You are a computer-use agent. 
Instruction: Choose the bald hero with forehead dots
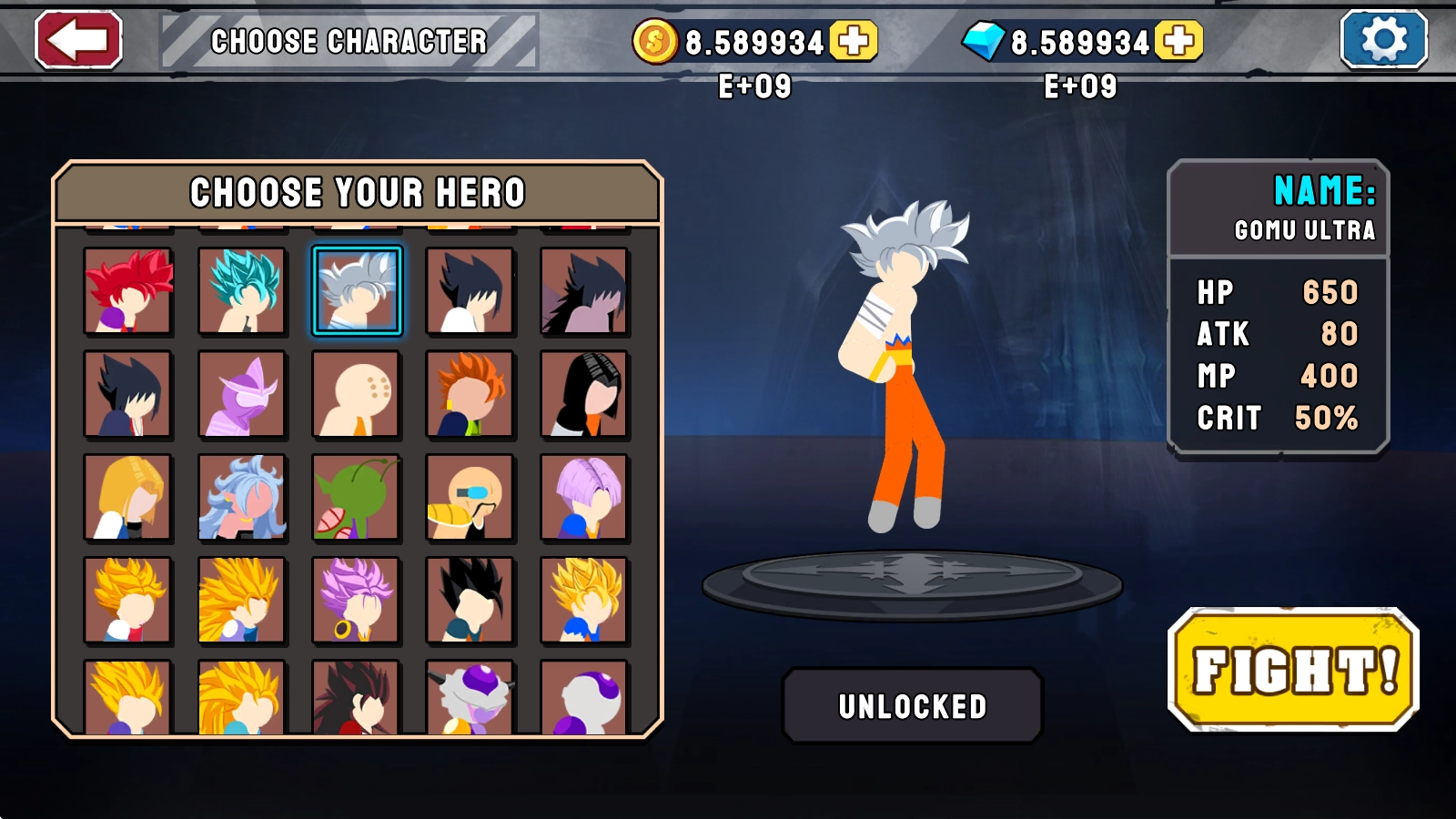pos(357,394)
